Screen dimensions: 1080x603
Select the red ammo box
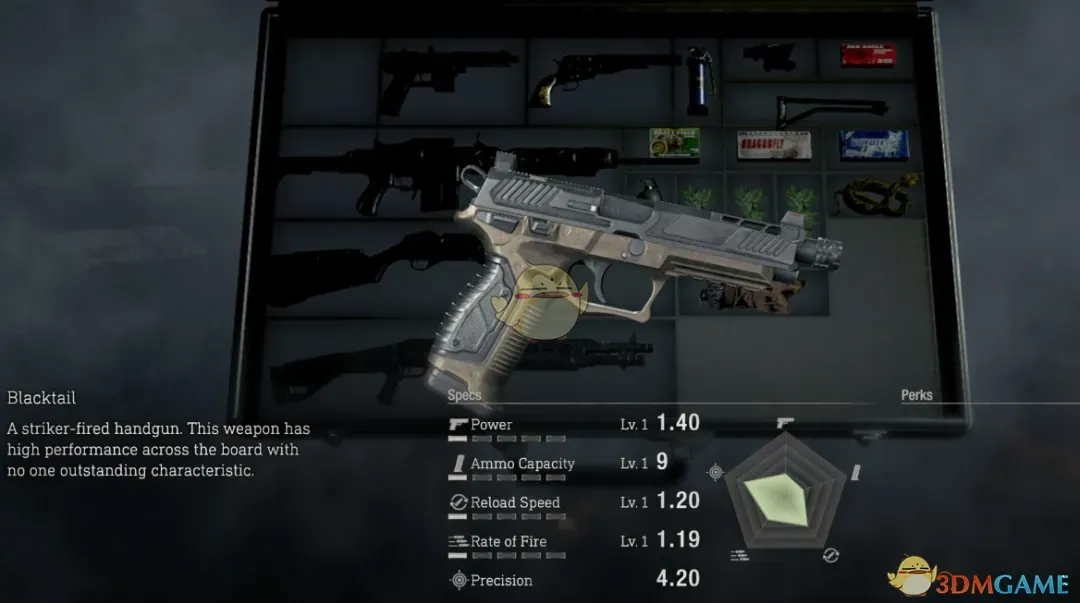click(865, 55)
